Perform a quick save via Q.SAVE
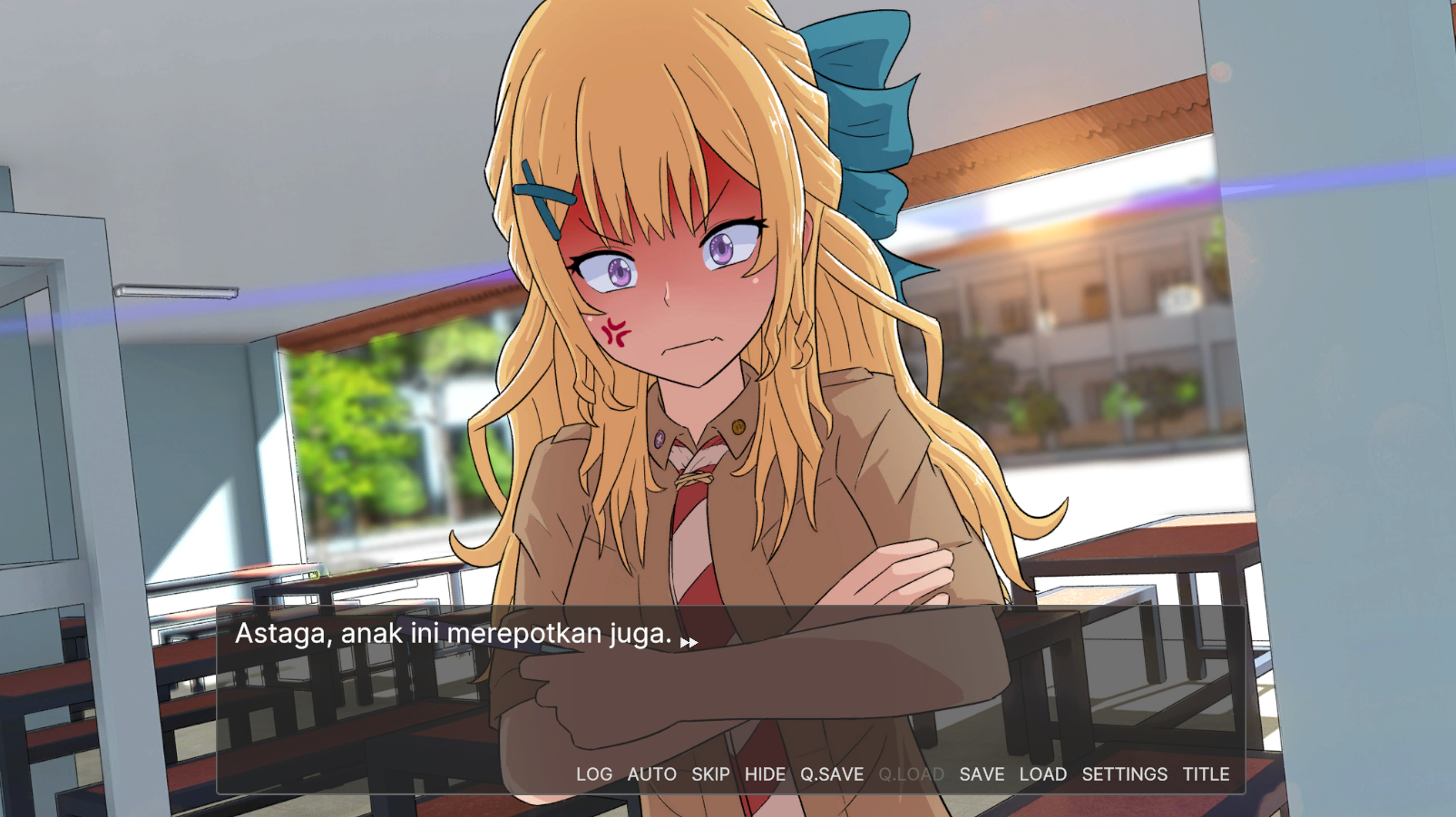 pos(832,774)
